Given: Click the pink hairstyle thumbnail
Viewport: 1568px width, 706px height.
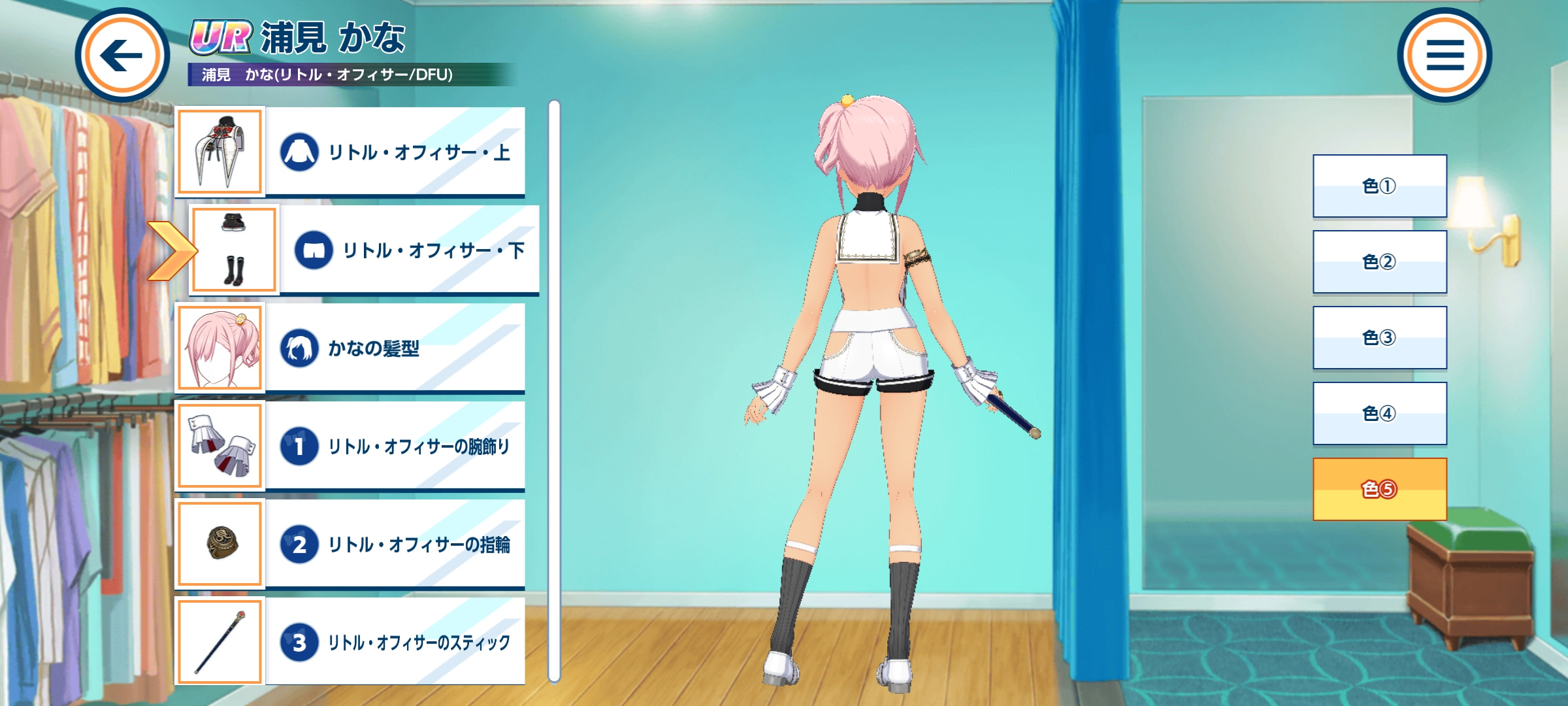Looking at the screenshot, I should point(220,348).
